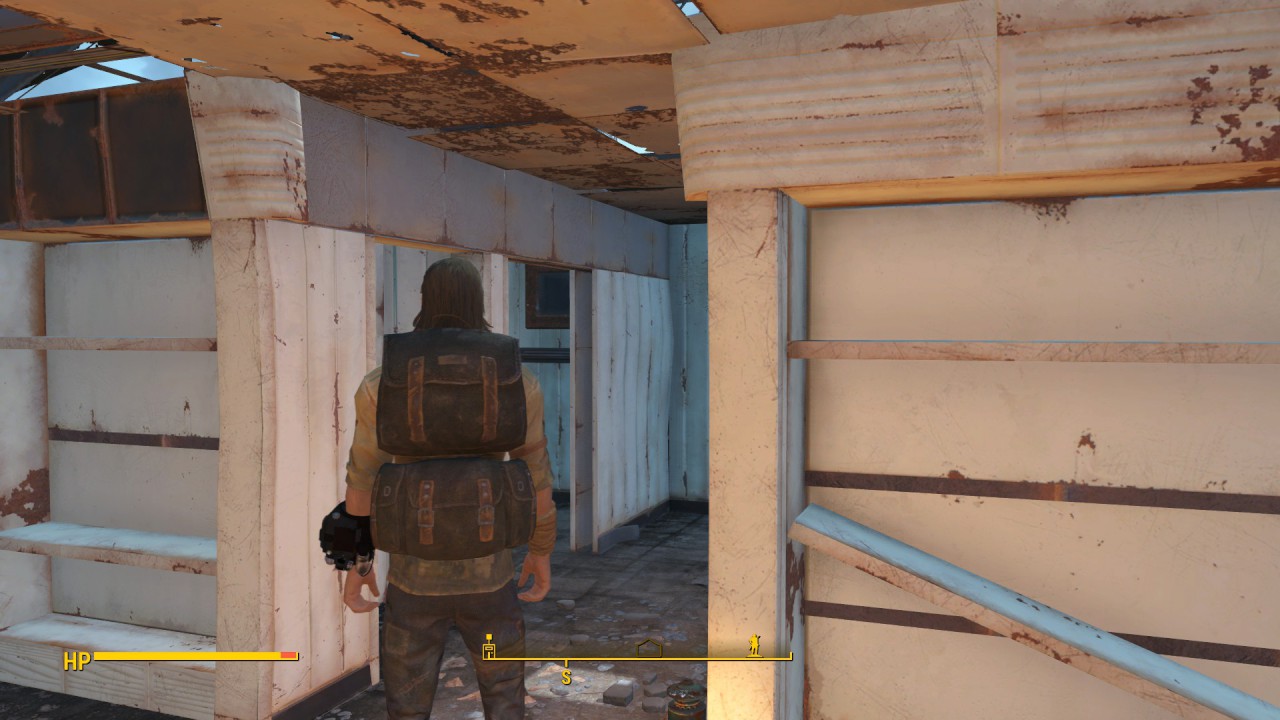Select the house settlement icon on the compass
Viewport: 1280px width, 720px height.
click(650, 646)
